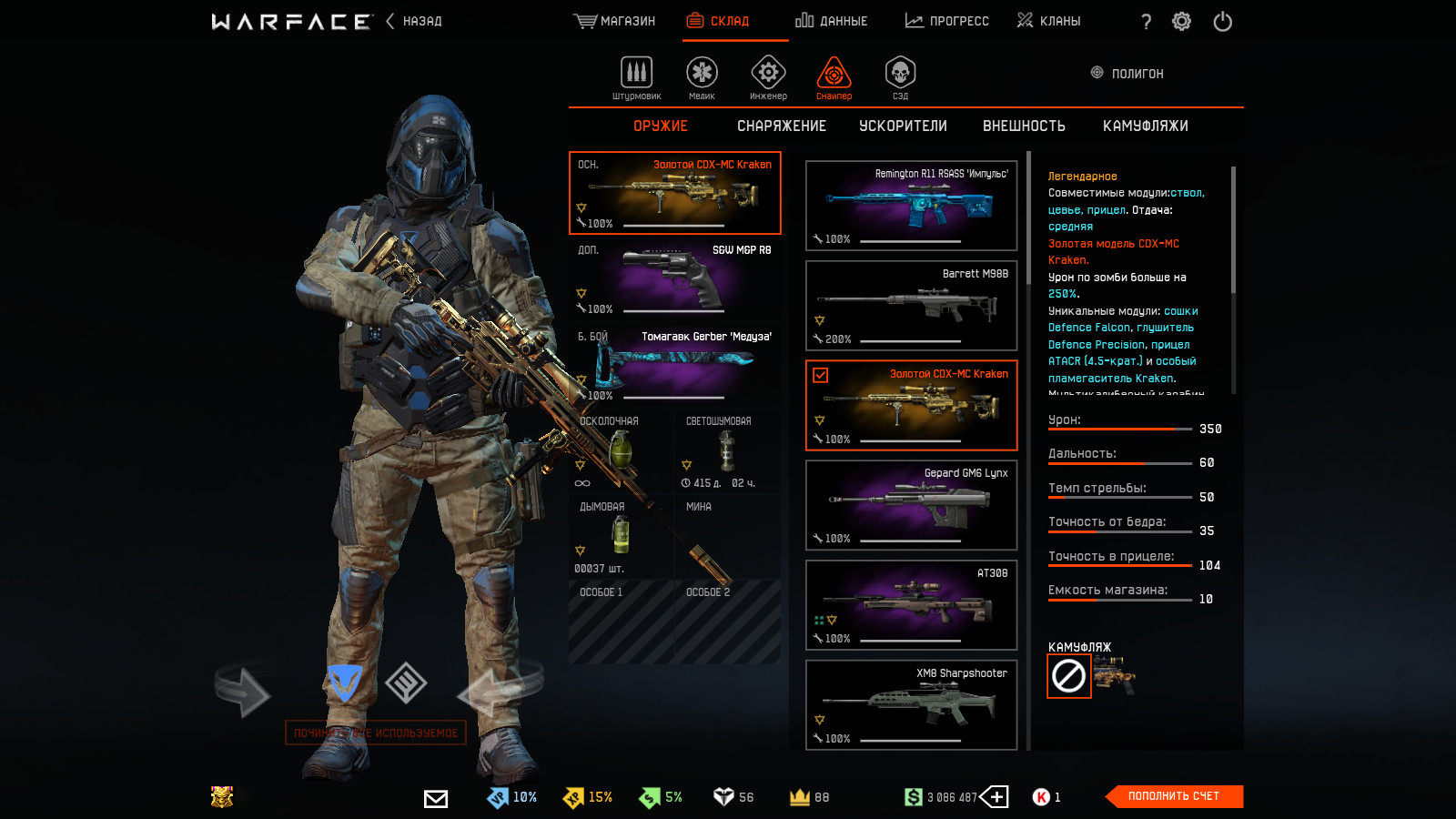
Task: Choose the Медик class icon
Action: click(702, 76)
